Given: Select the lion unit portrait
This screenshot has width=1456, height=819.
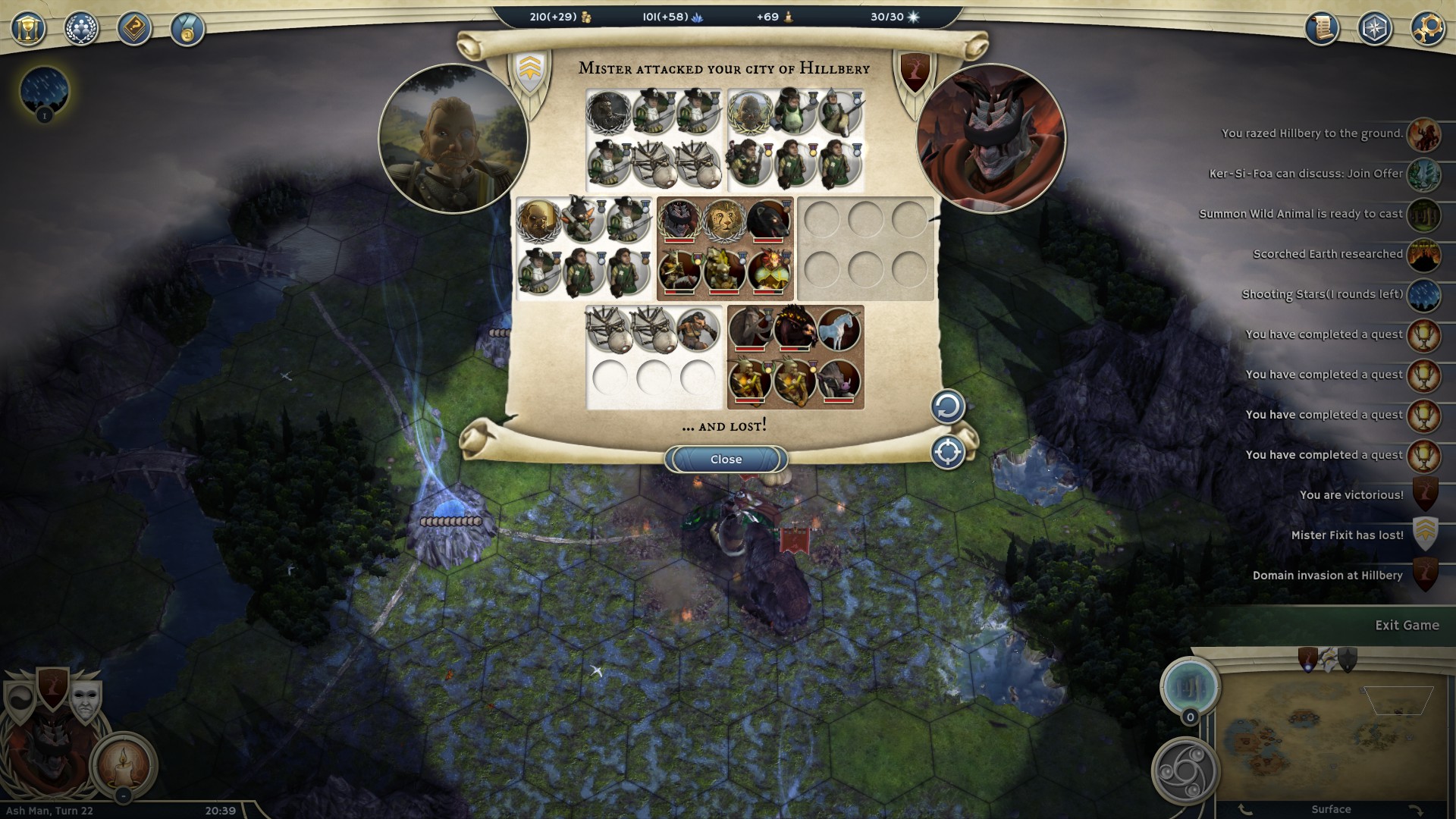Looking at the screenshot, I should point(724,221).
